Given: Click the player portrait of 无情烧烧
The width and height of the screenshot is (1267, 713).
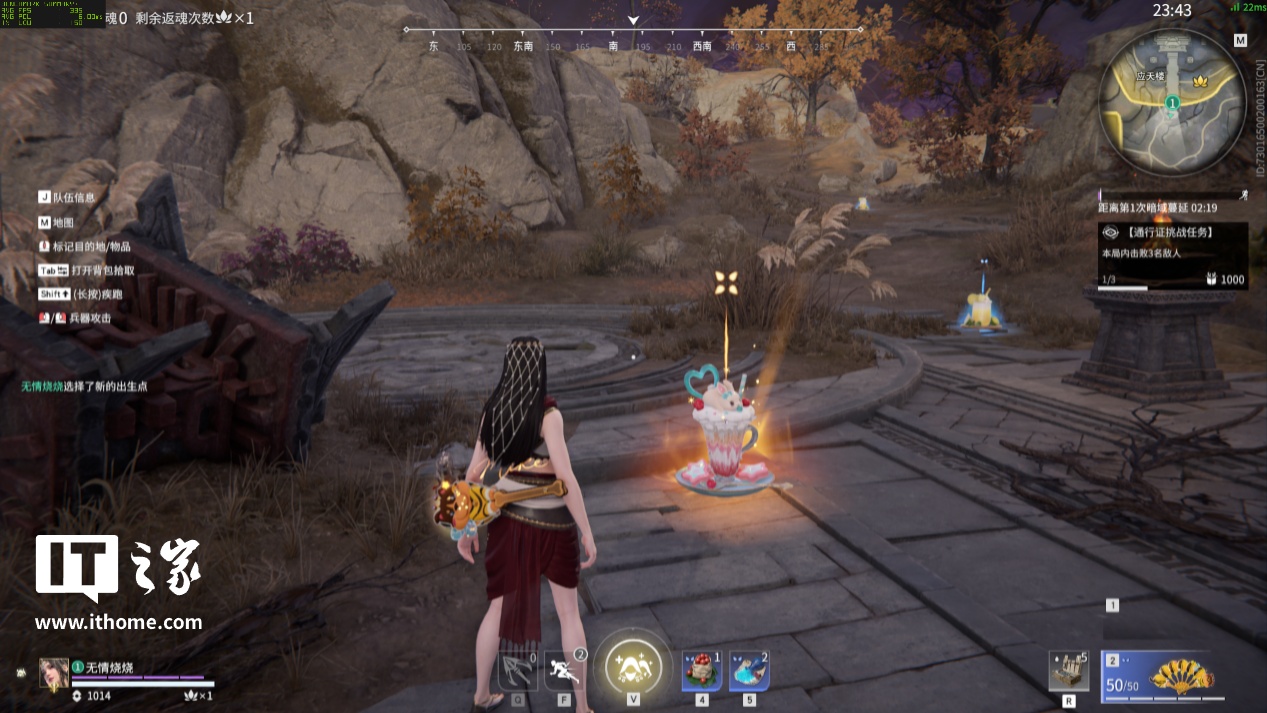Looking at the screenshot, I should point(54,673).
